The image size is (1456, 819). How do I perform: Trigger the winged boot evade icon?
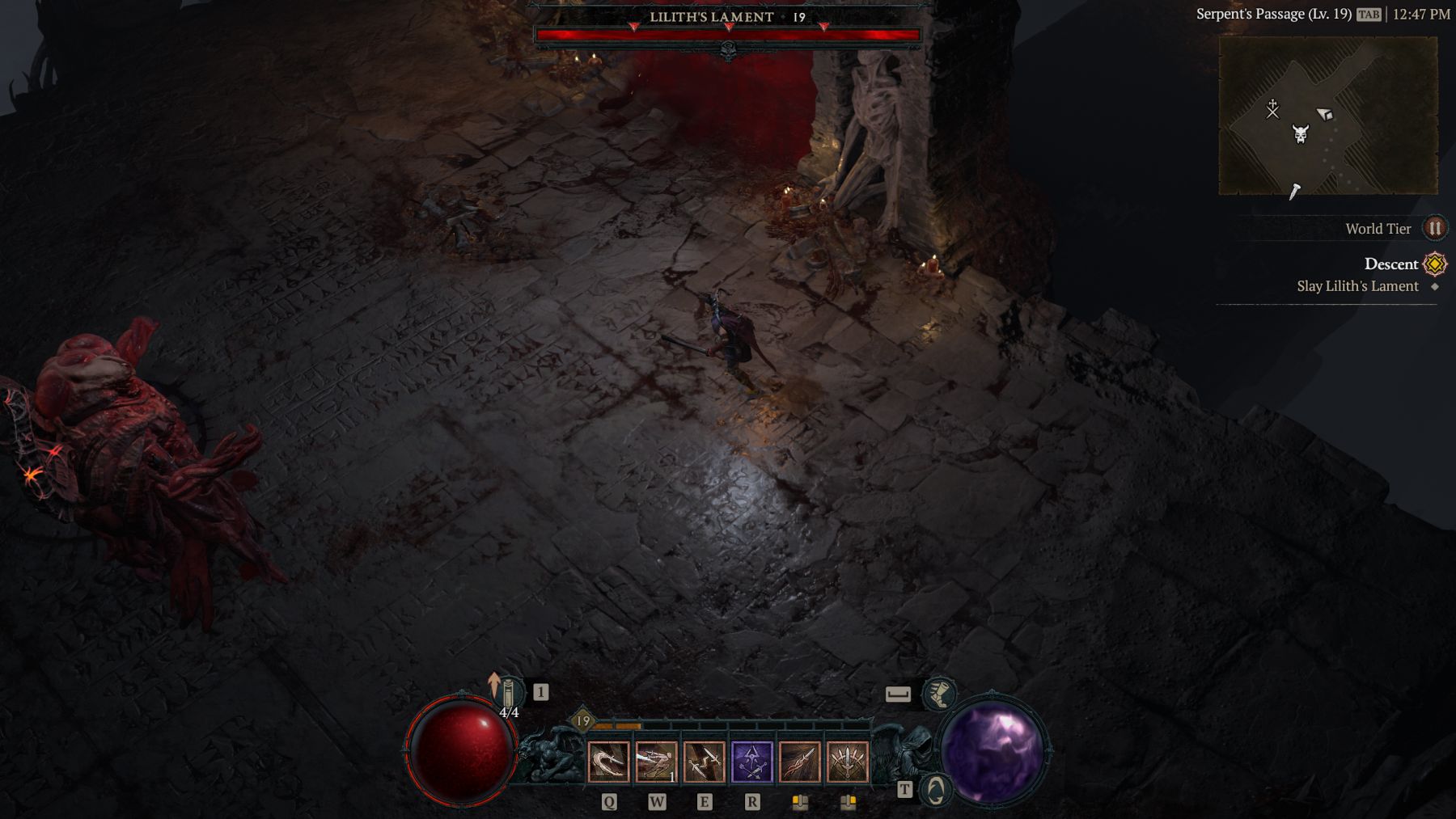[938, 694]
